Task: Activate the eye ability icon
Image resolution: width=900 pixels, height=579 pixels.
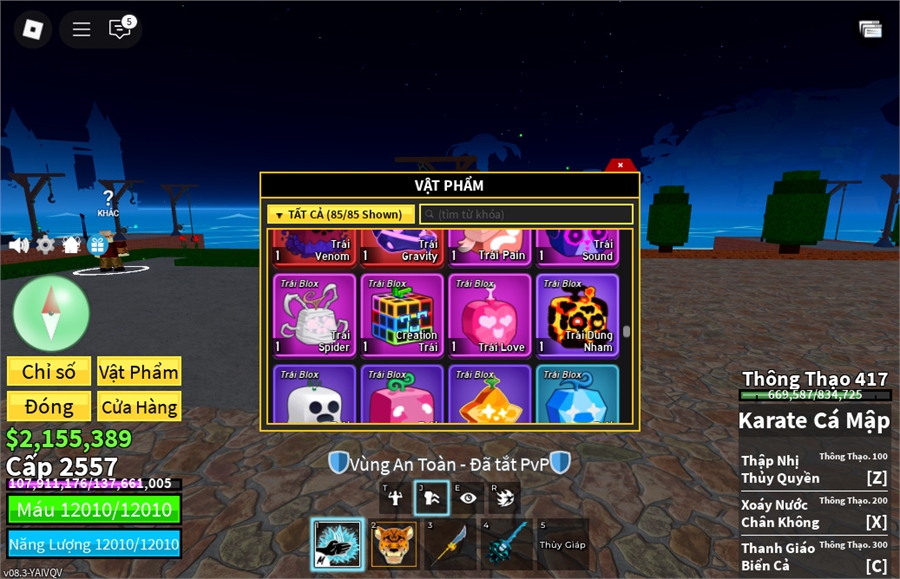Action: [468, 497]
